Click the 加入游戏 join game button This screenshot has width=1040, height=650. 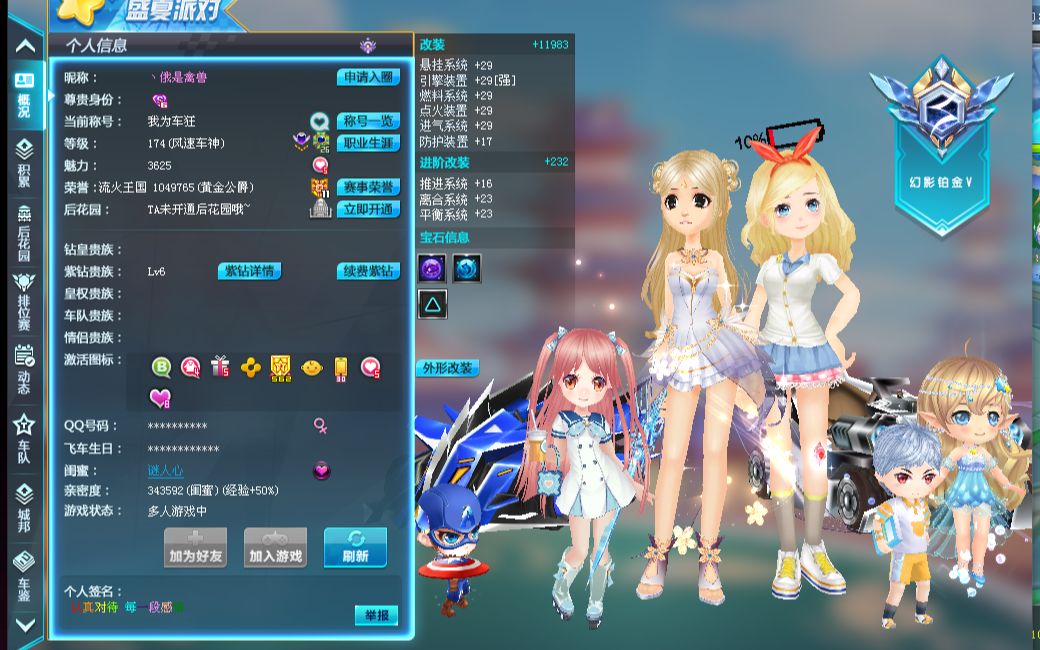275,548
